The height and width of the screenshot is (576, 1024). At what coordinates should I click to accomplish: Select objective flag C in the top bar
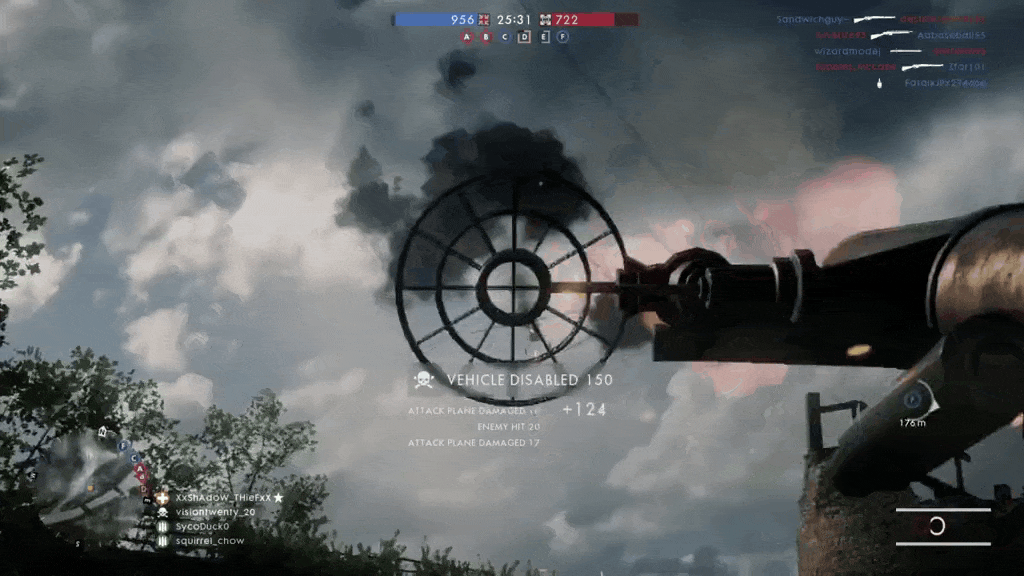coord(505,37)
